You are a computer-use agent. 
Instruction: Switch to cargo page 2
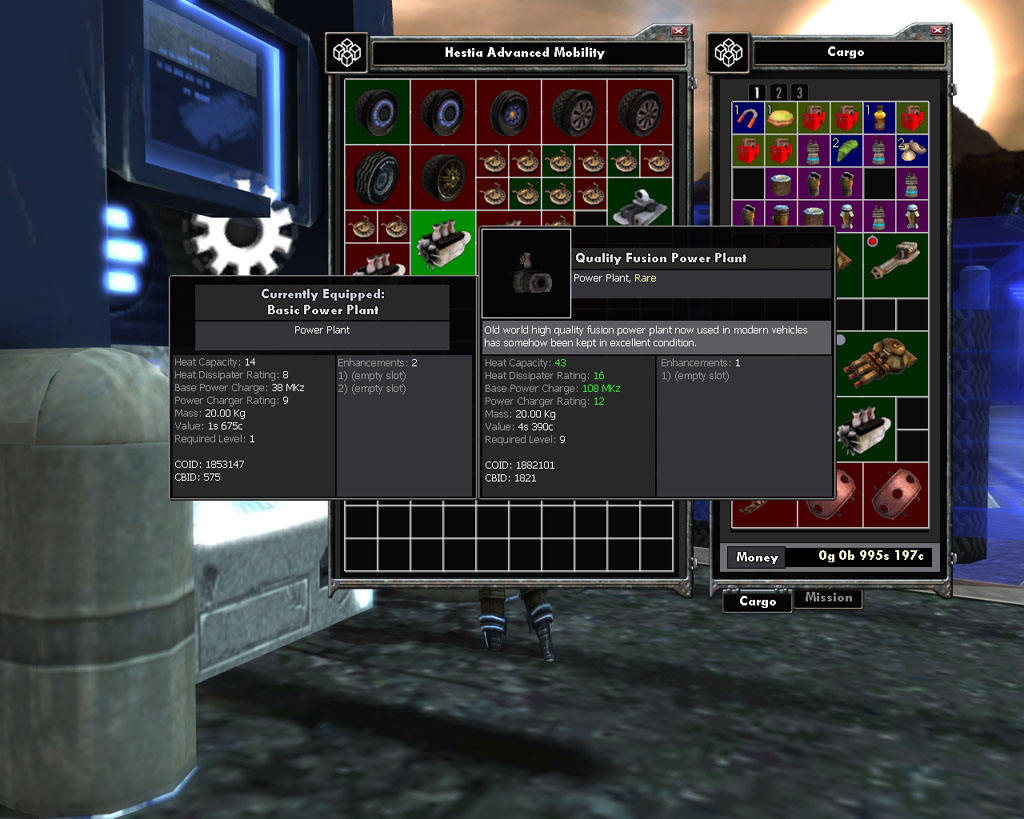point(778,92)
